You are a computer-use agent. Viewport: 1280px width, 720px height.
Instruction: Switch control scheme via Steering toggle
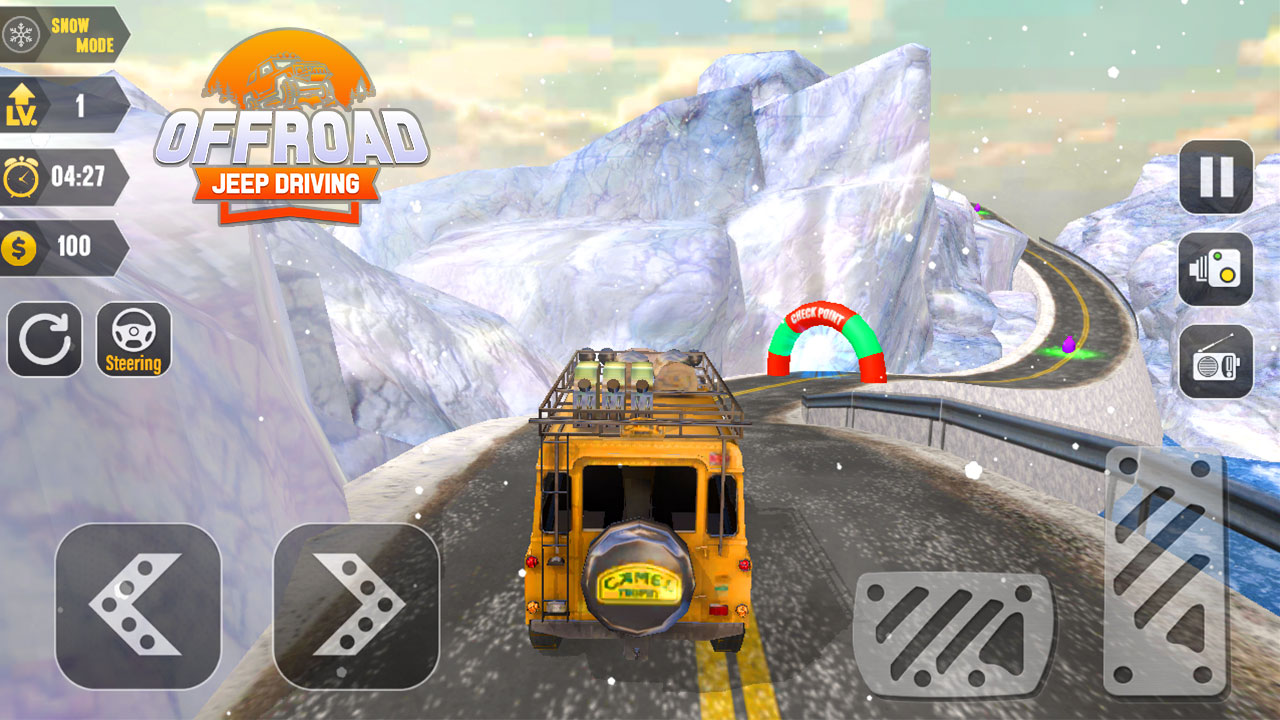tap(133, 338)
